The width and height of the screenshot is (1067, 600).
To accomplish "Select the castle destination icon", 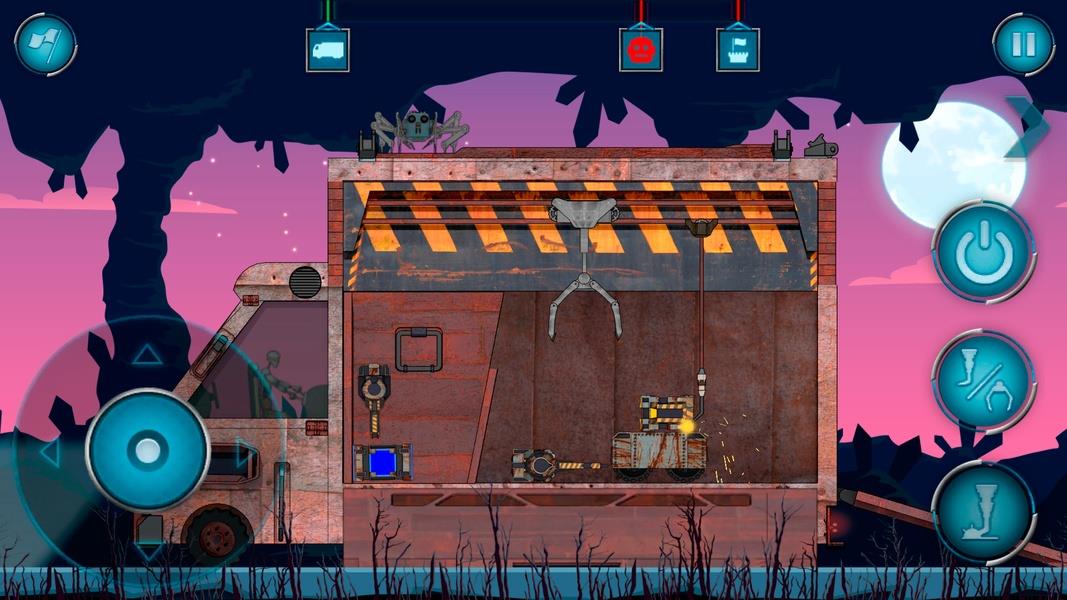I will [x=737, y=49].
